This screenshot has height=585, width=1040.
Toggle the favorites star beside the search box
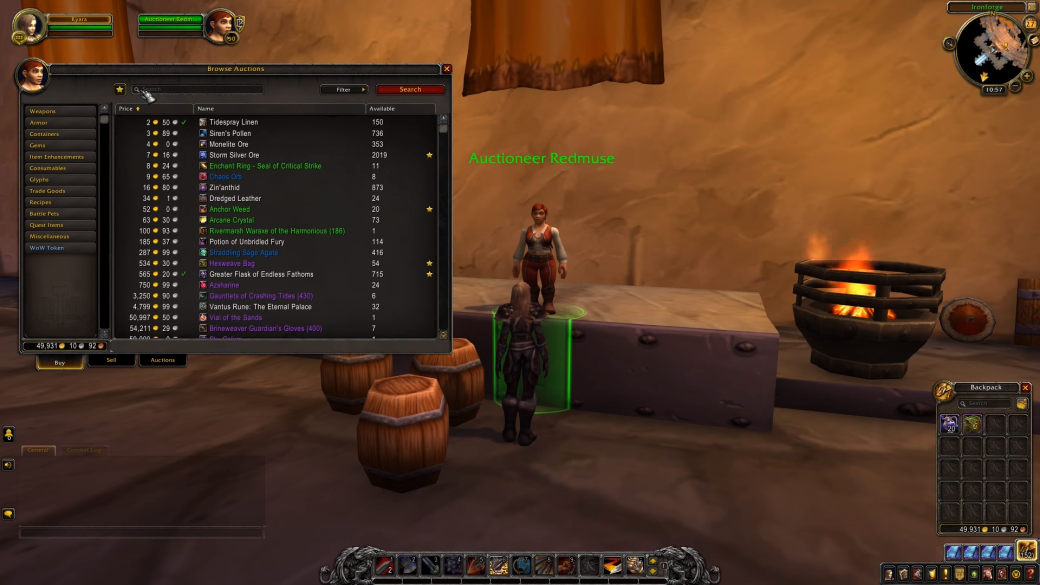[x=120, y=90]
